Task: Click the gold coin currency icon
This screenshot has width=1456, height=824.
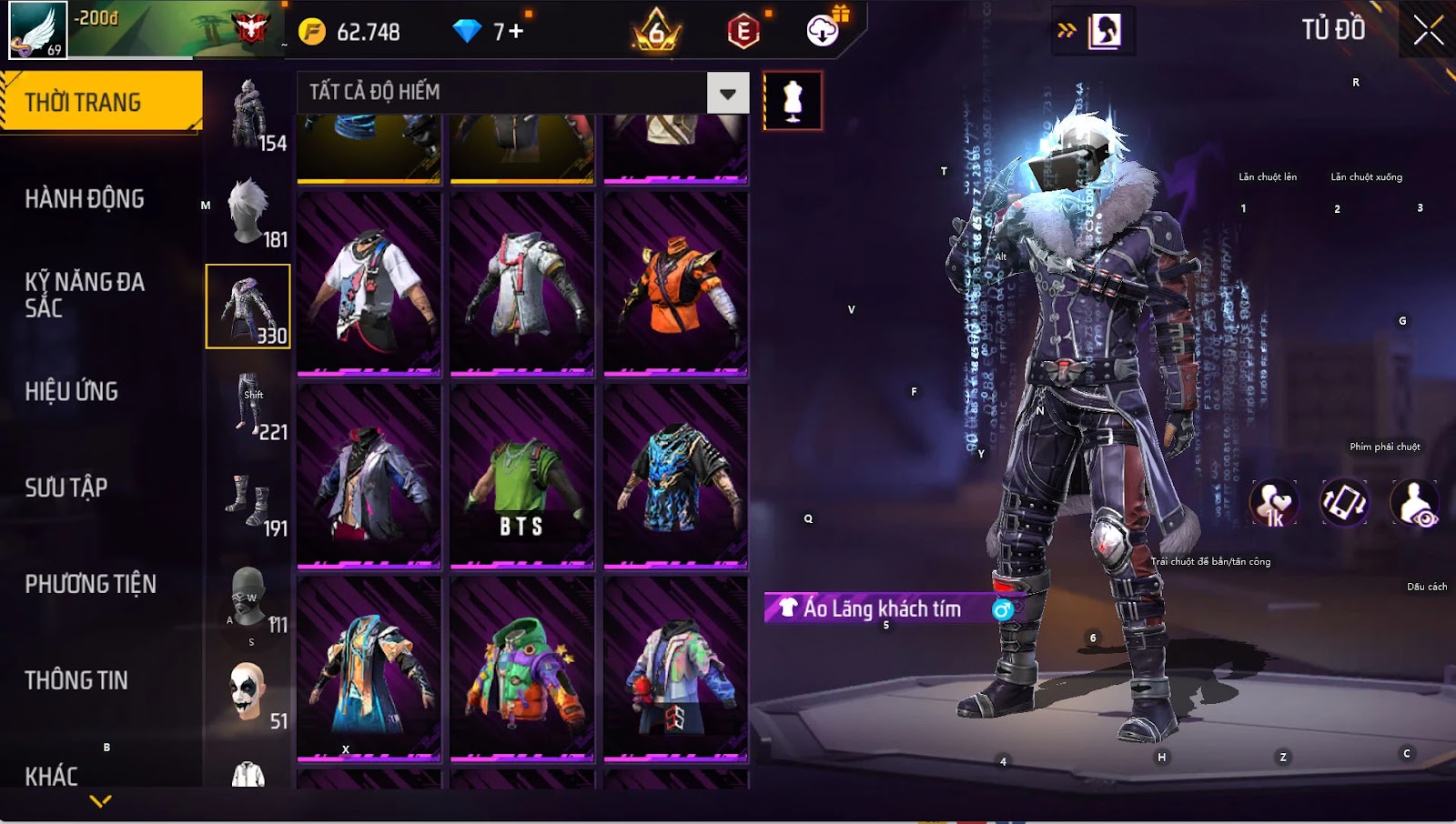Action: click(x=312, y=32)
